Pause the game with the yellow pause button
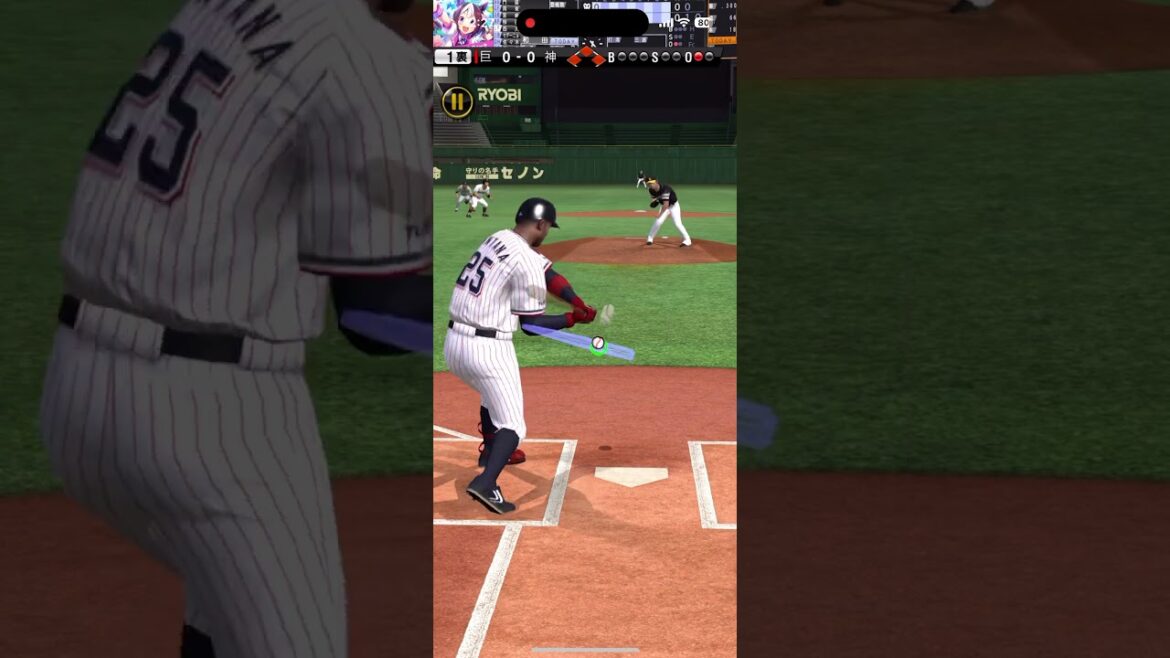 pyautogui.click(x=457, y=101)
